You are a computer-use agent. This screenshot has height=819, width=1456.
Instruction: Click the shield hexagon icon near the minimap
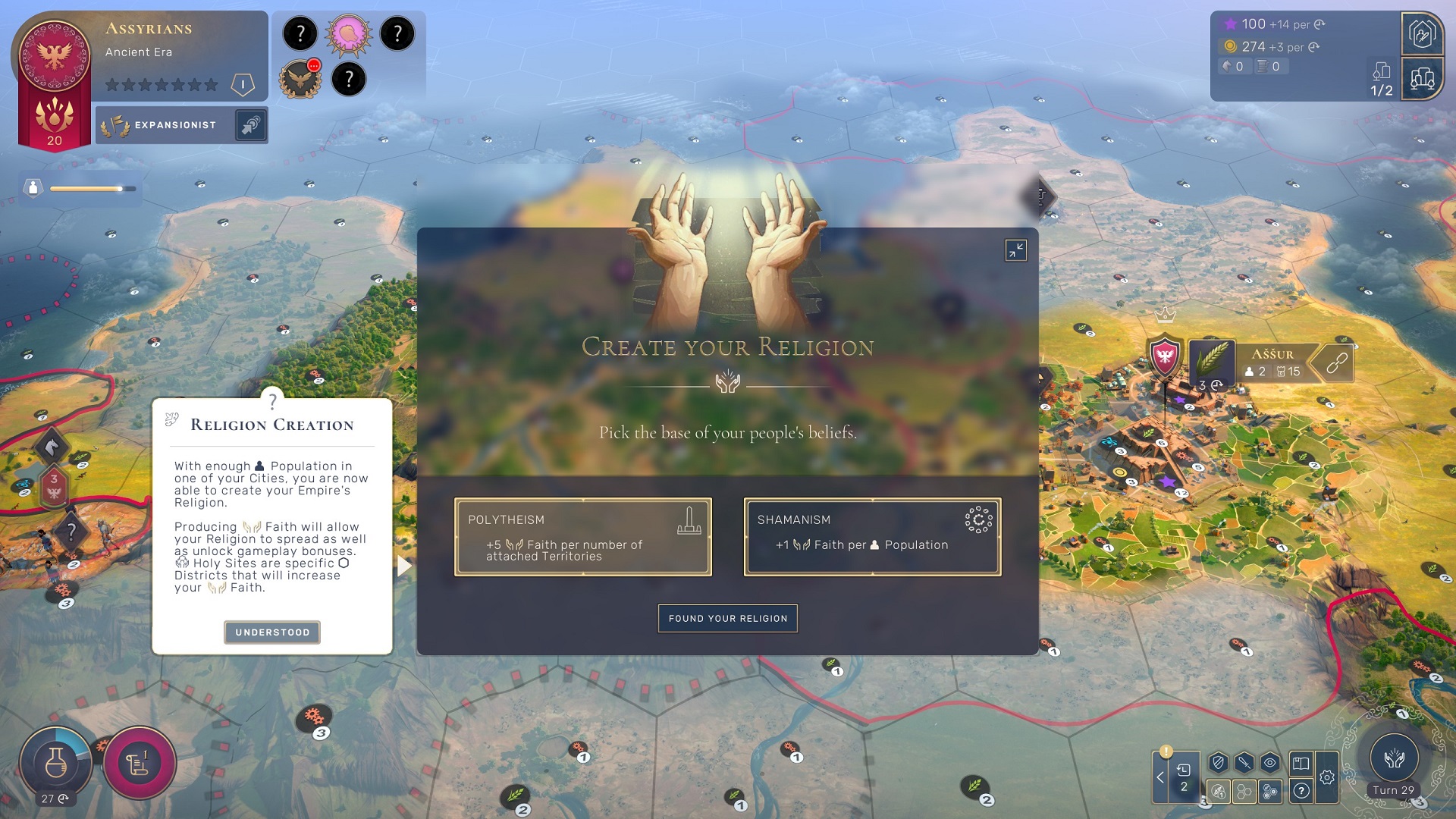pos(1217,762)
